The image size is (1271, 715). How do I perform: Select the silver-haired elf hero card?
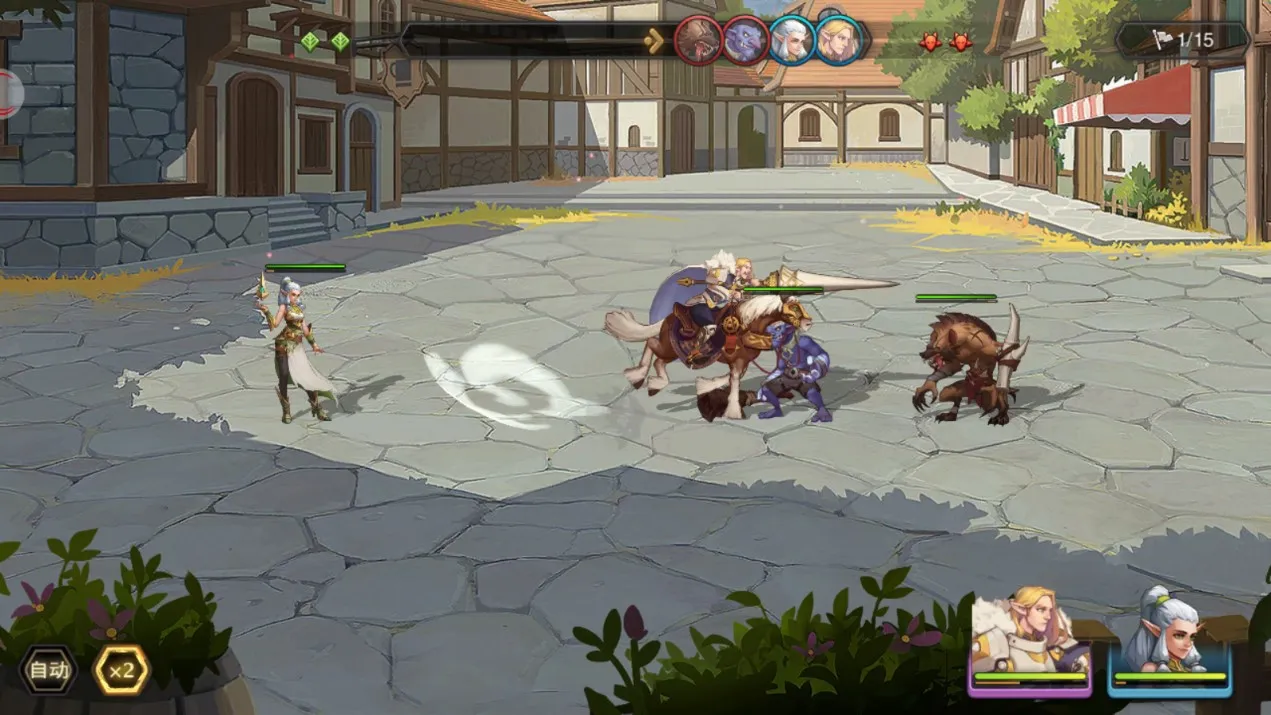point(1170,642)
